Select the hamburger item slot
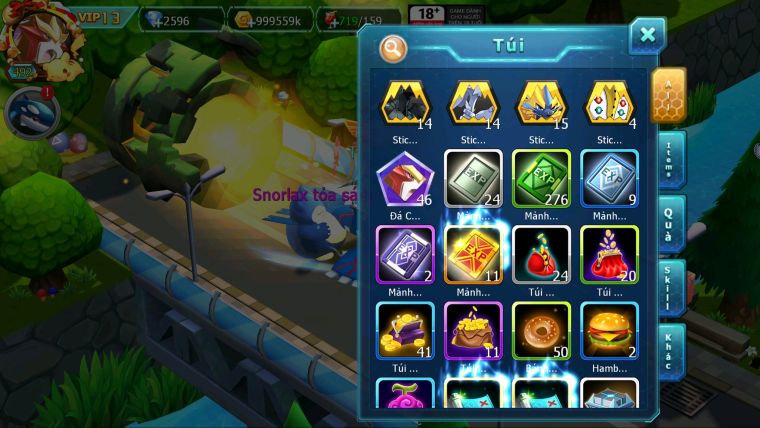This screenshot has width=760, height=428. tap(609, 330)
